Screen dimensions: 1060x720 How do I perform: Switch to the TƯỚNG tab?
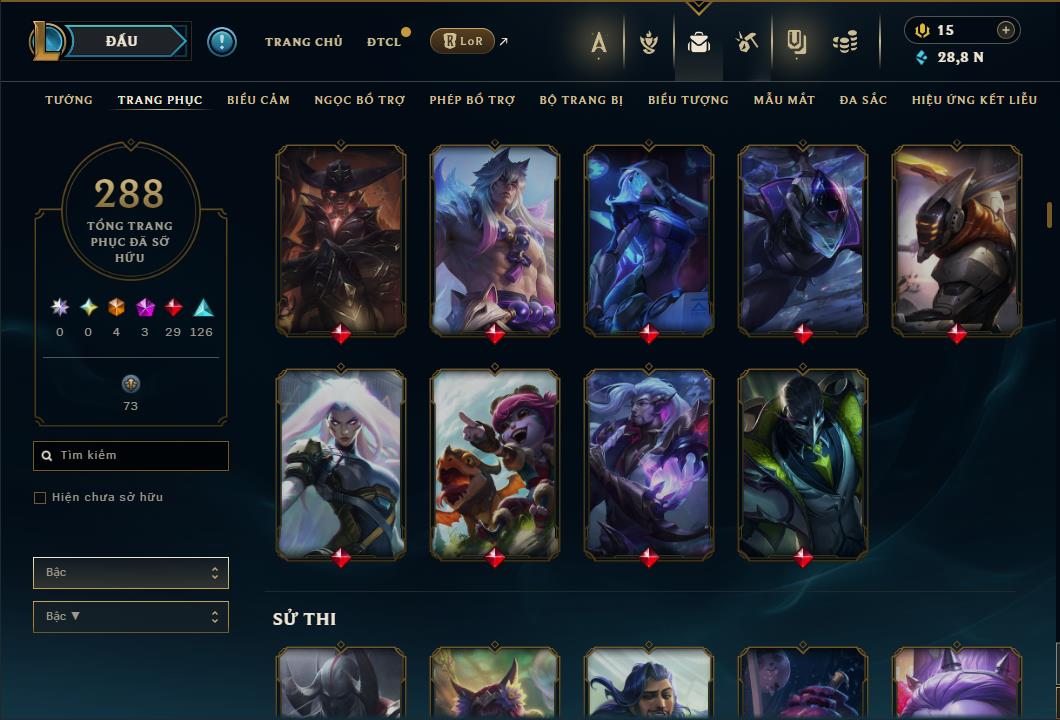[x=69, y=100]
